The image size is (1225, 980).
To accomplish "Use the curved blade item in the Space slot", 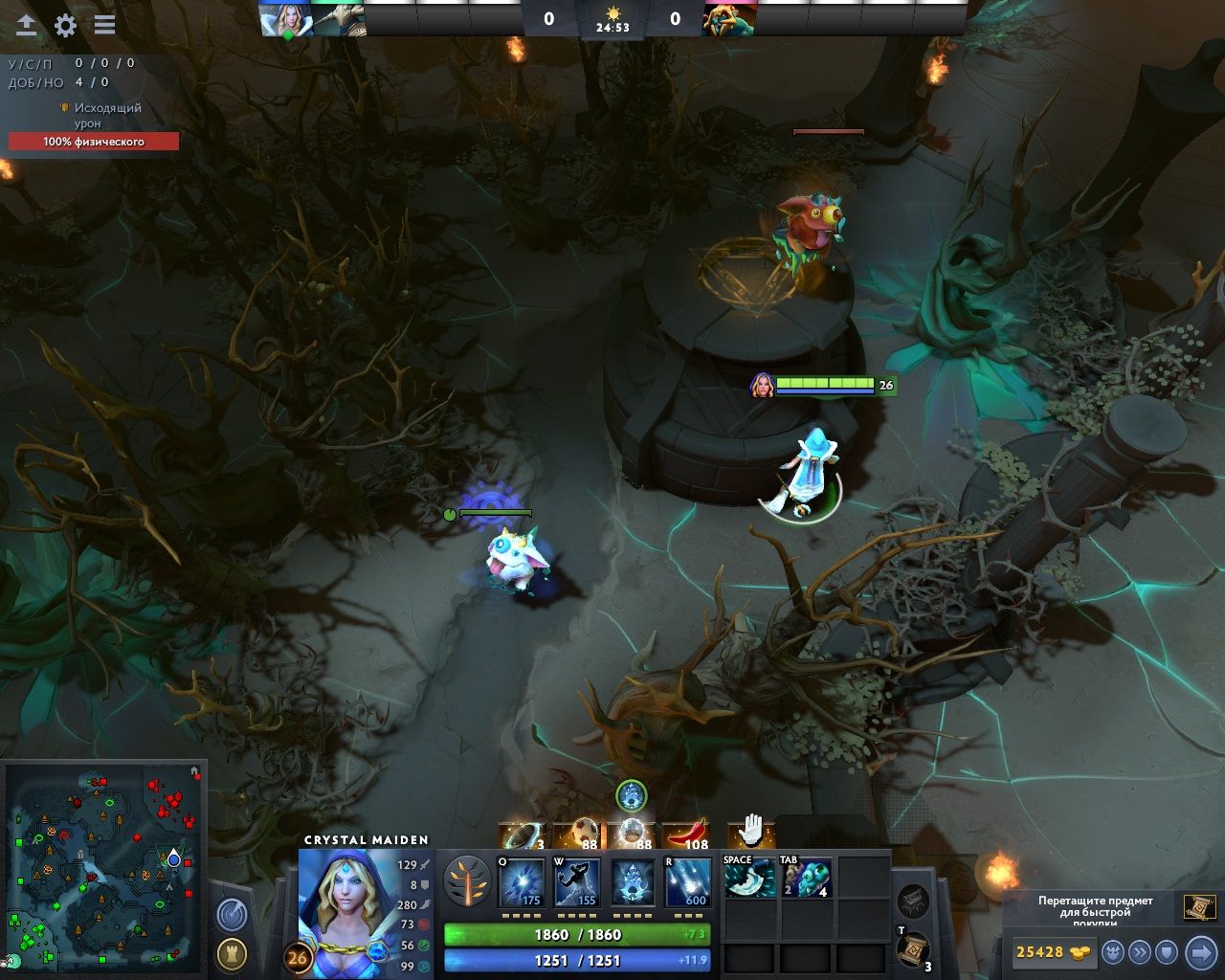I will (749, 879).
